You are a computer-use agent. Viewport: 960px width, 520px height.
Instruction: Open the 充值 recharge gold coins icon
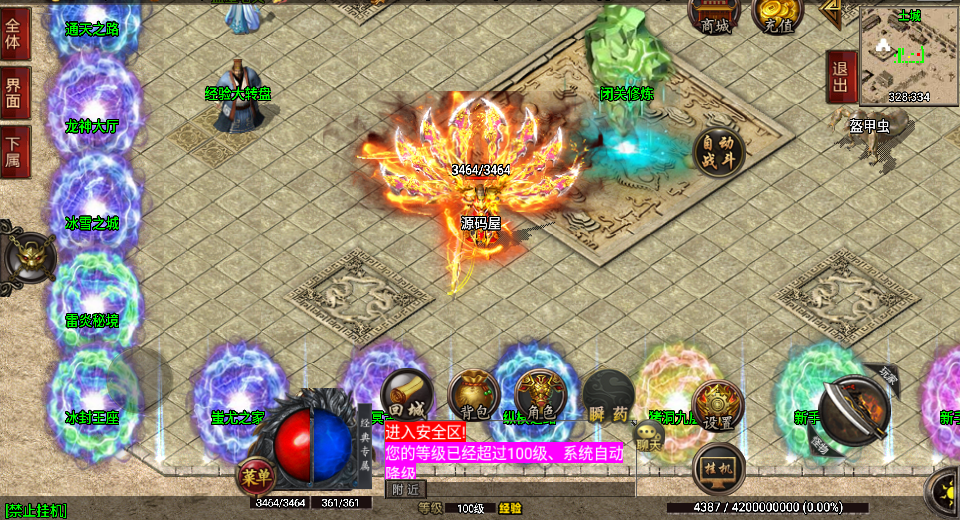(777, 18)
